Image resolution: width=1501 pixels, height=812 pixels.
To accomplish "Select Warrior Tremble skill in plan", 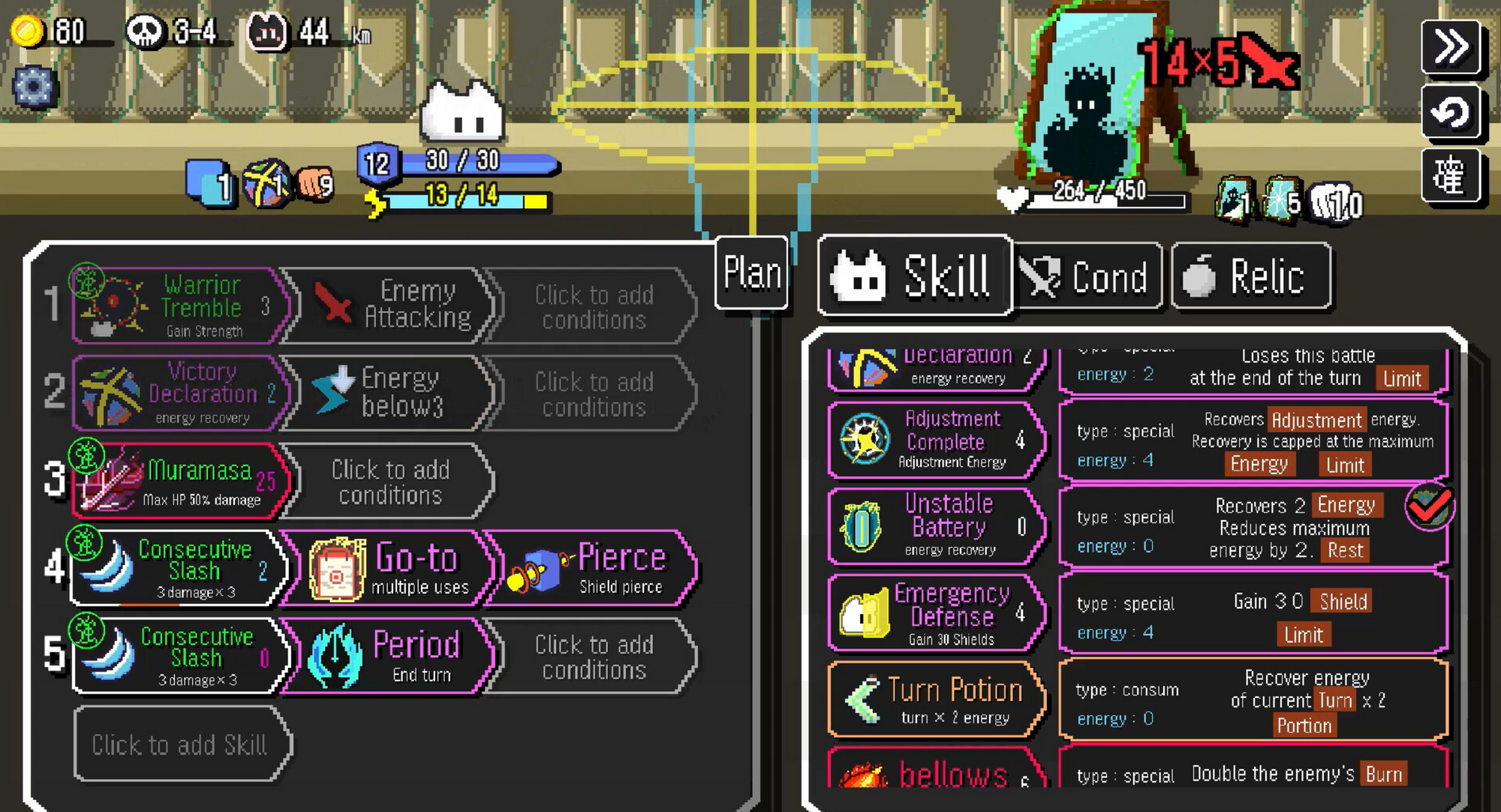I will click(180, 306).
